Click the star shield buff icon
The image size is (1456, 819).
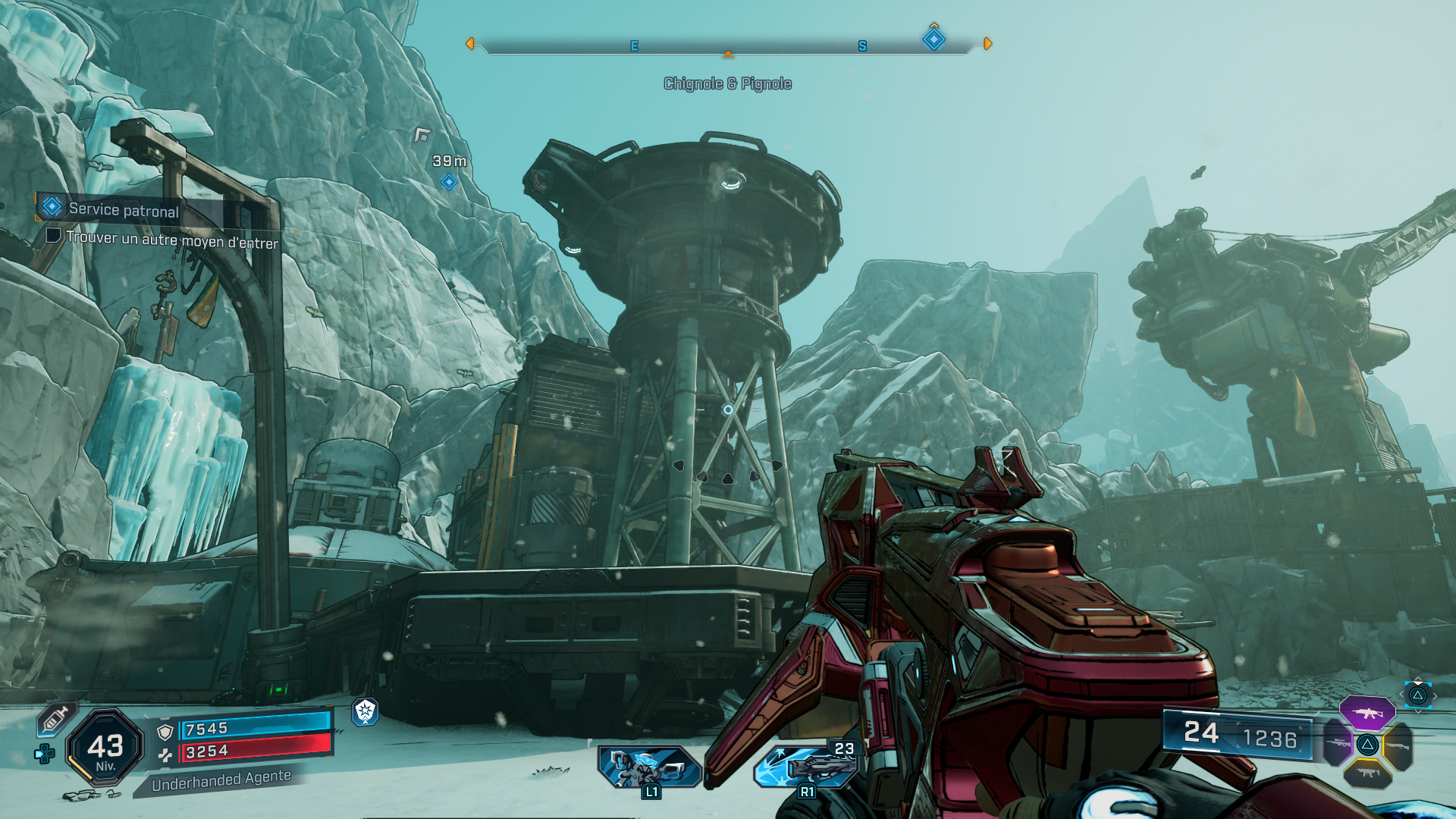[365, 711]
